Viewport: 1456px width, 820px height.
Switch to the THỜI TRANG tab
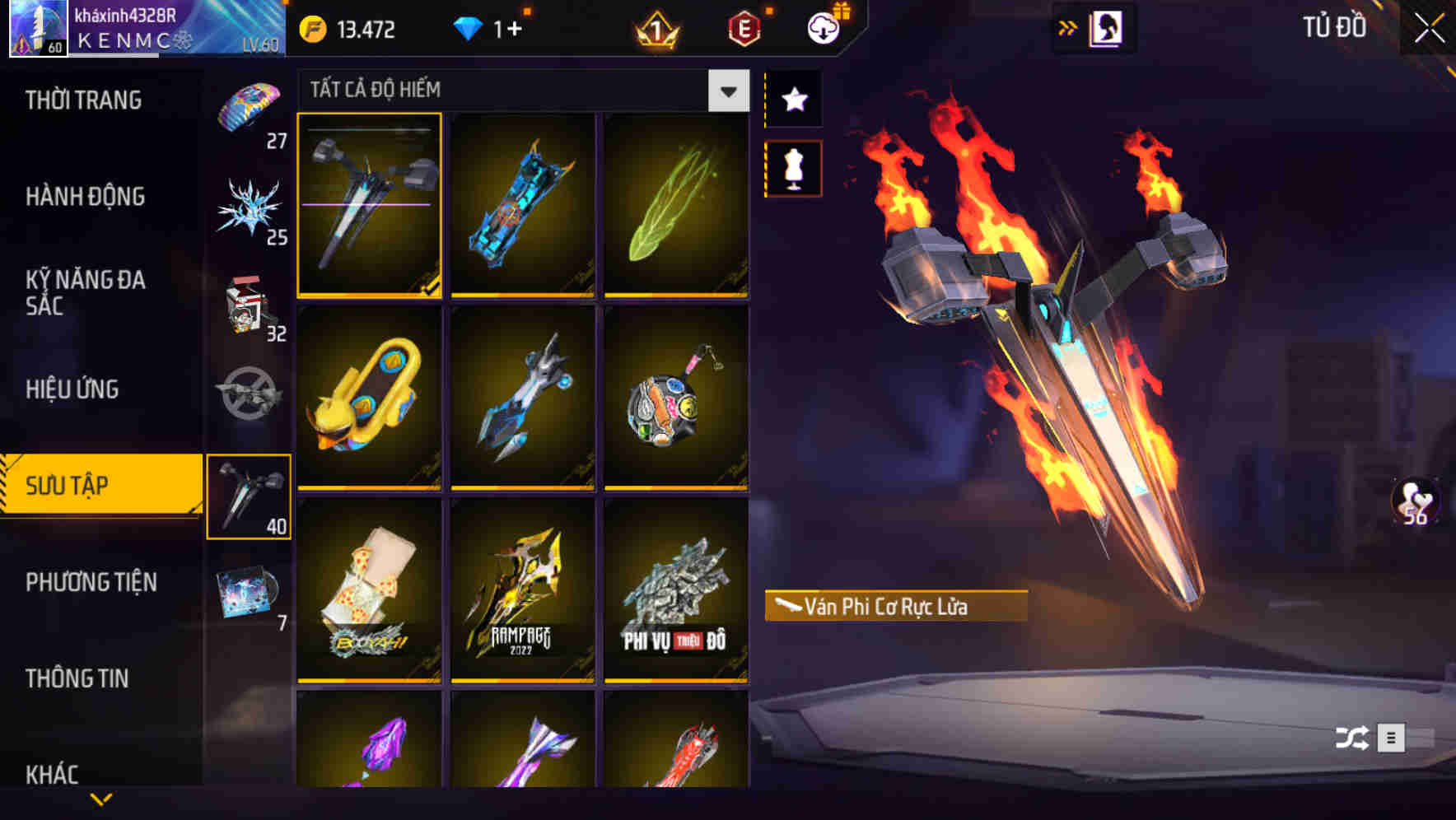pyautogui.click(x=82, y=99)
